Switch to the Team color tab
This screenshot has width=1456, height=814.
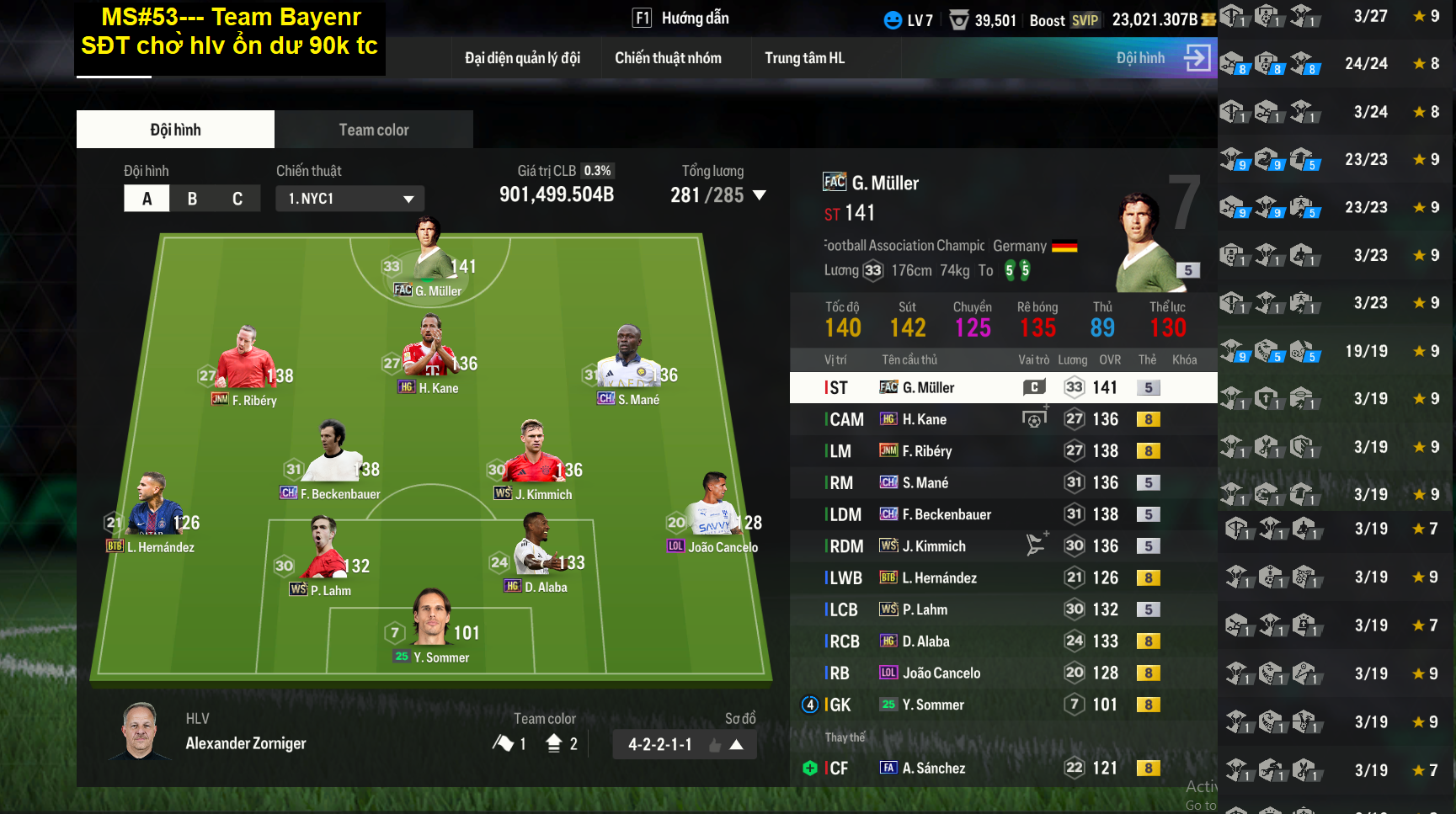tap(373, 129)
